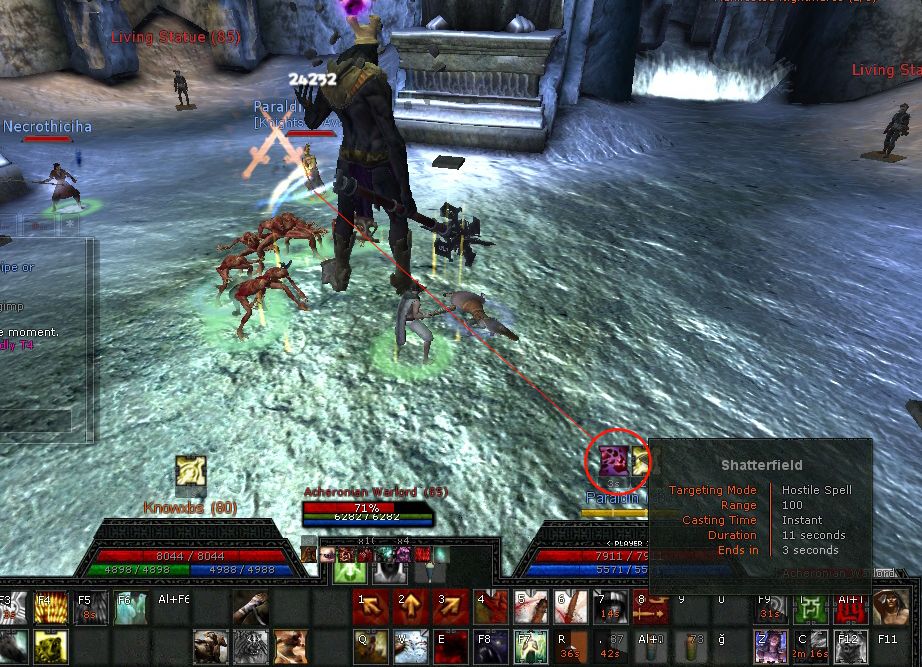922x667 pixels.
Task: Click the red Alt+1 ability icon
Action: [850, 606]
